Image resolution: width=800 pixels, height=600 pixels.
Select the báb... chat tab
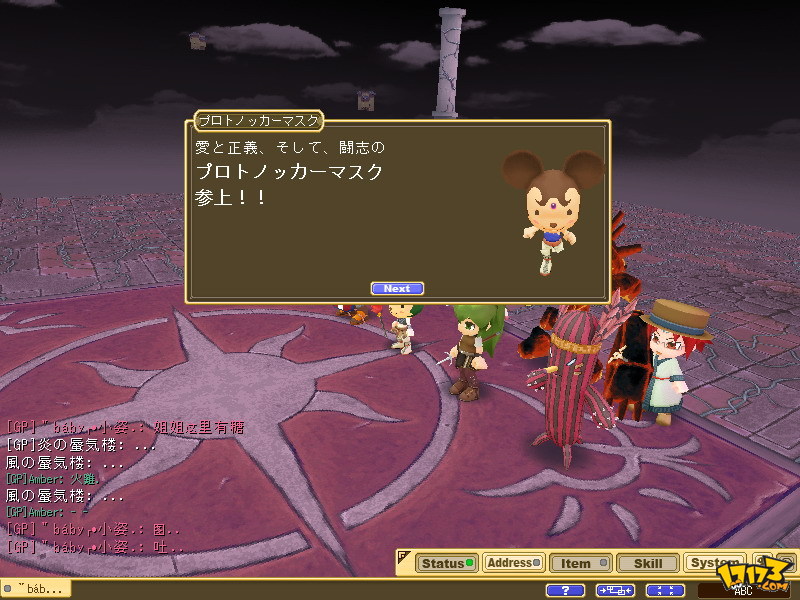(x=36, y=589)
